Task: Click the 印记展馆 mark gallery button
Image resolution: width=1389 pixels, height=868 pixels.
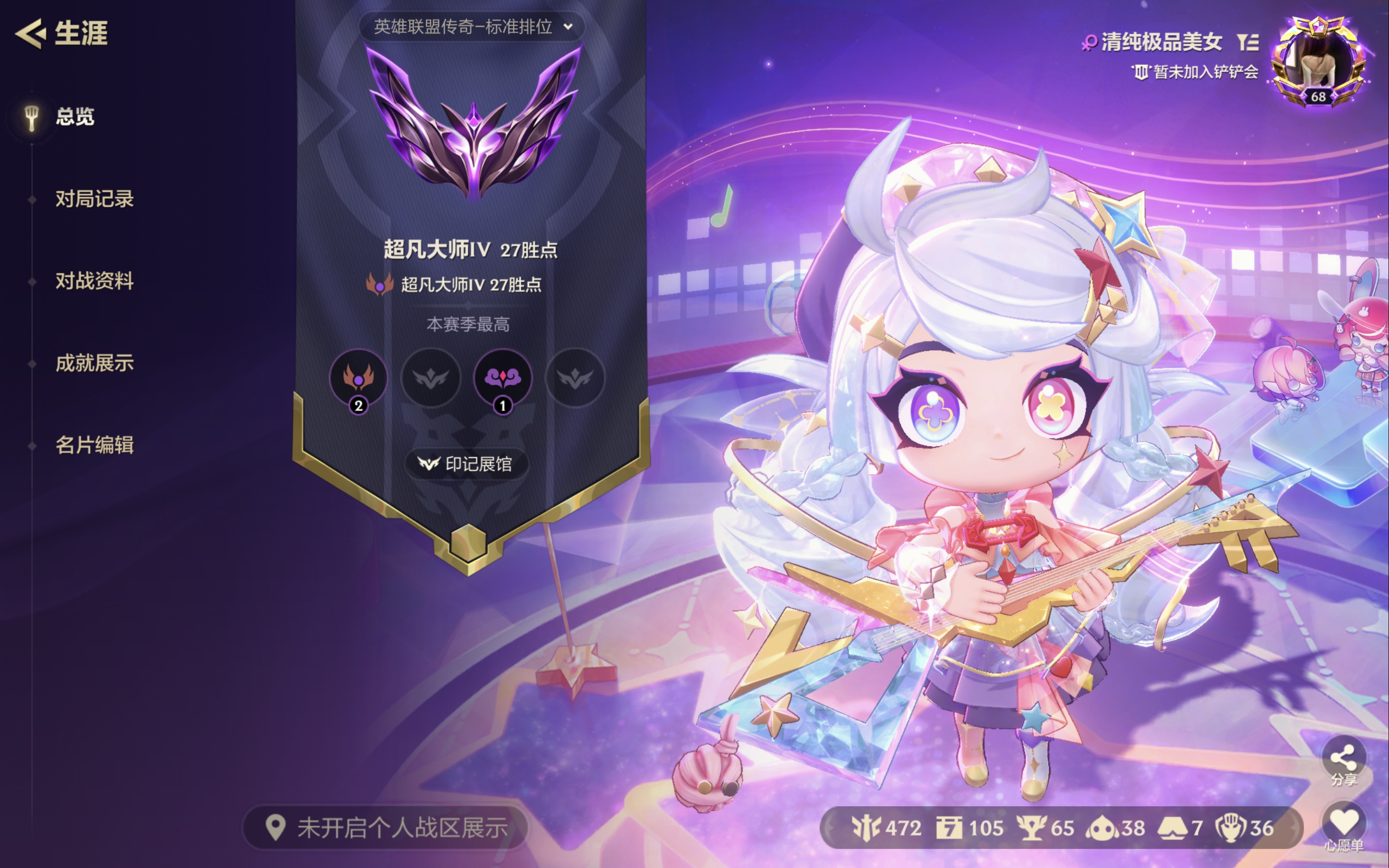Action: 468,464
